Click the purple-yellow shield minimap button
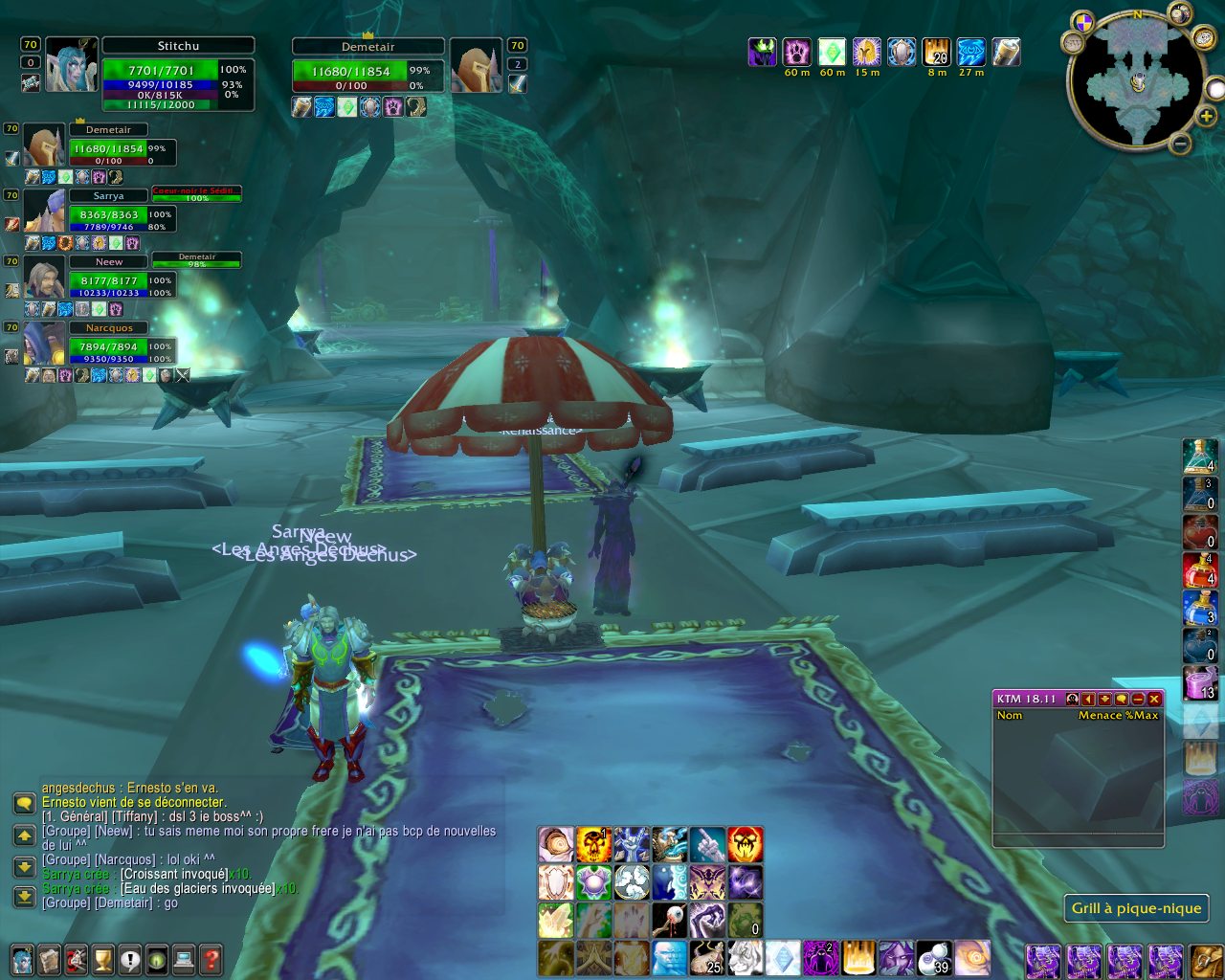 click(1083, 21)
